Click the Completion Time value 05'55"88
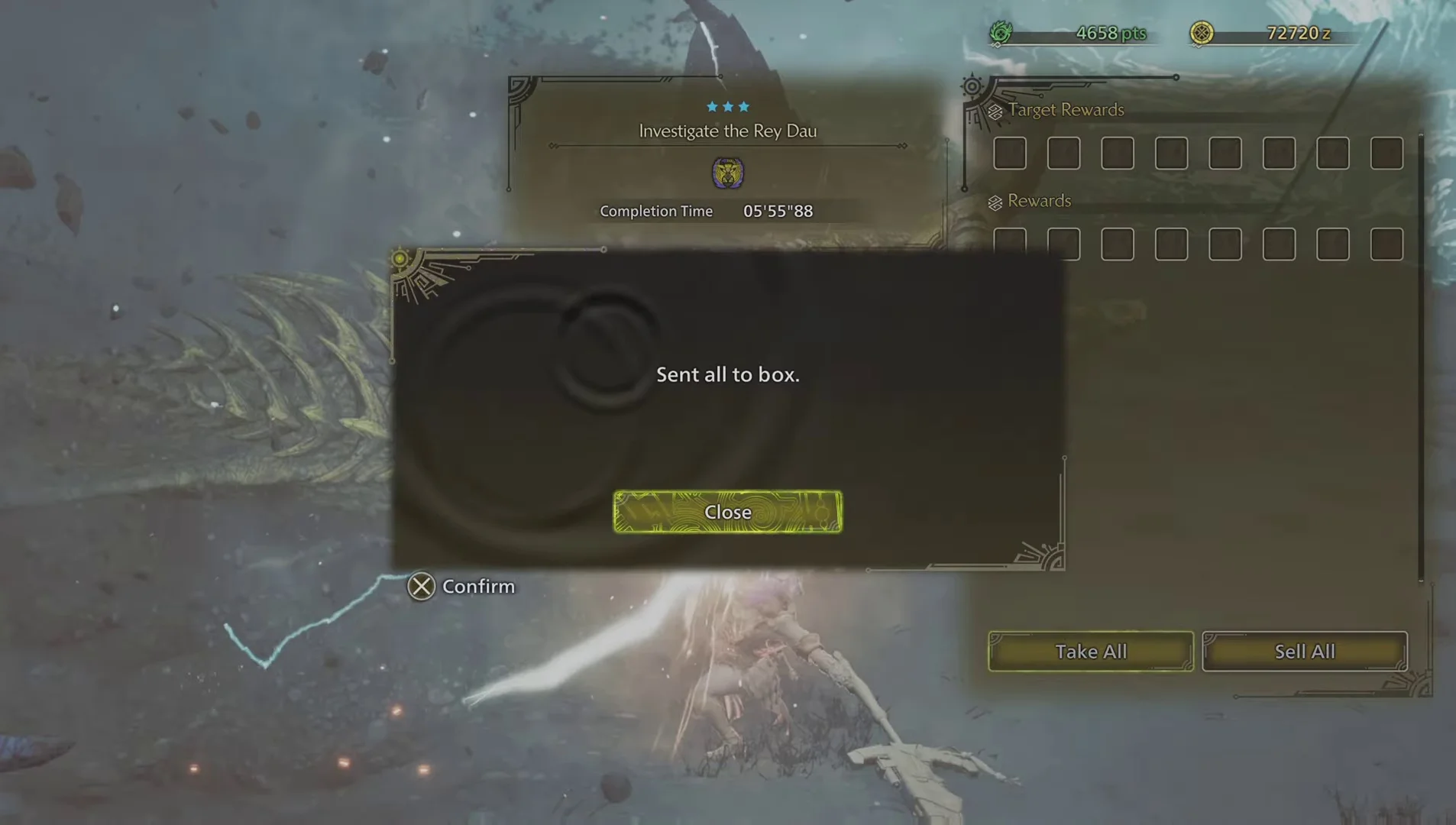The image size is (1456, 825). 778,211
